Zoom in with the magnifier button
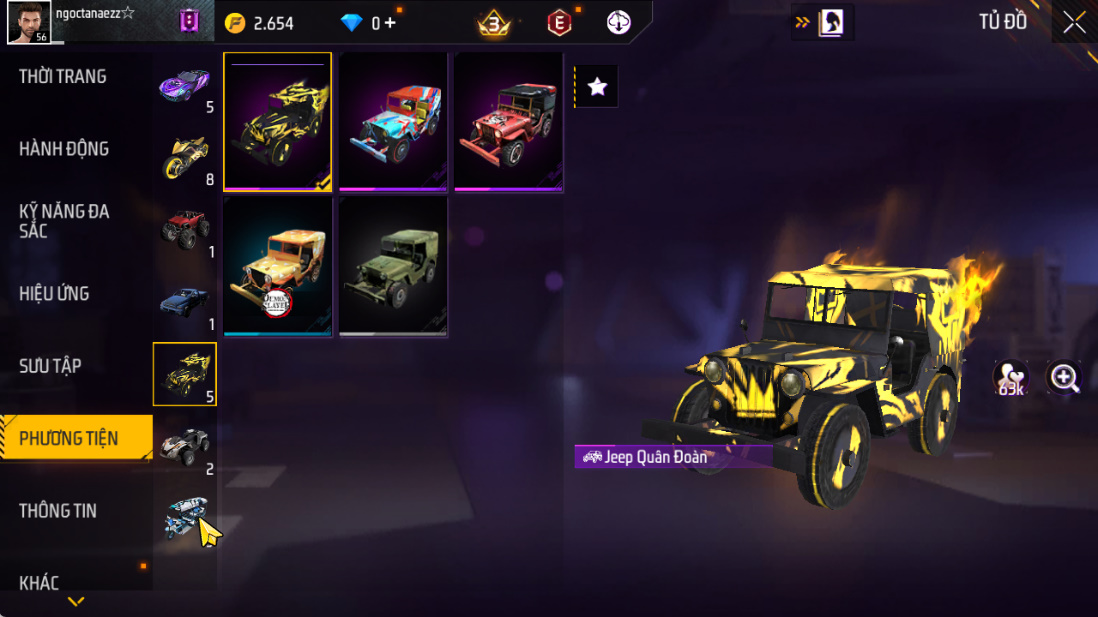The image size is (1098, 617). pyautogui.click(x=1064, y=377)
